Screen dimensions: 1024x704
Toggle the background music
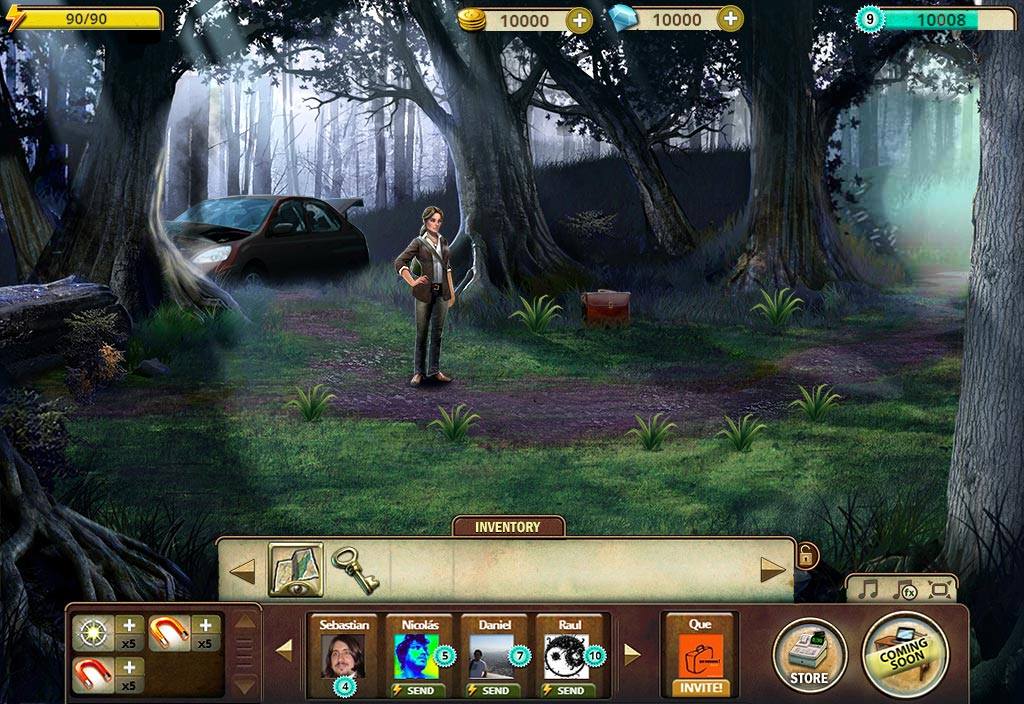868,589
